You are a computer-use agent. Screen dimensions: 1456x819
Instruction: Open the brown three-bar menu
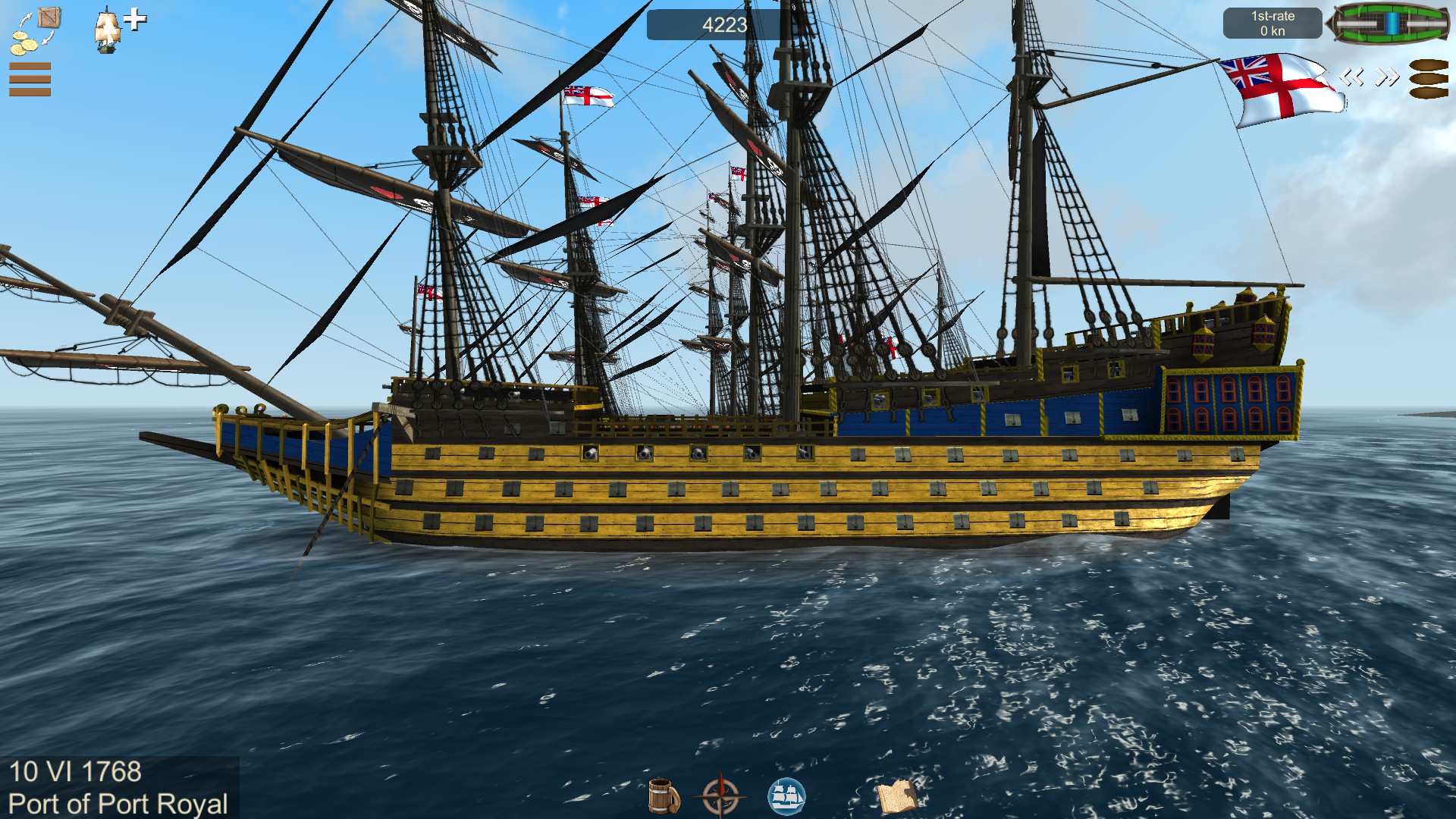[x=30, y=80]
